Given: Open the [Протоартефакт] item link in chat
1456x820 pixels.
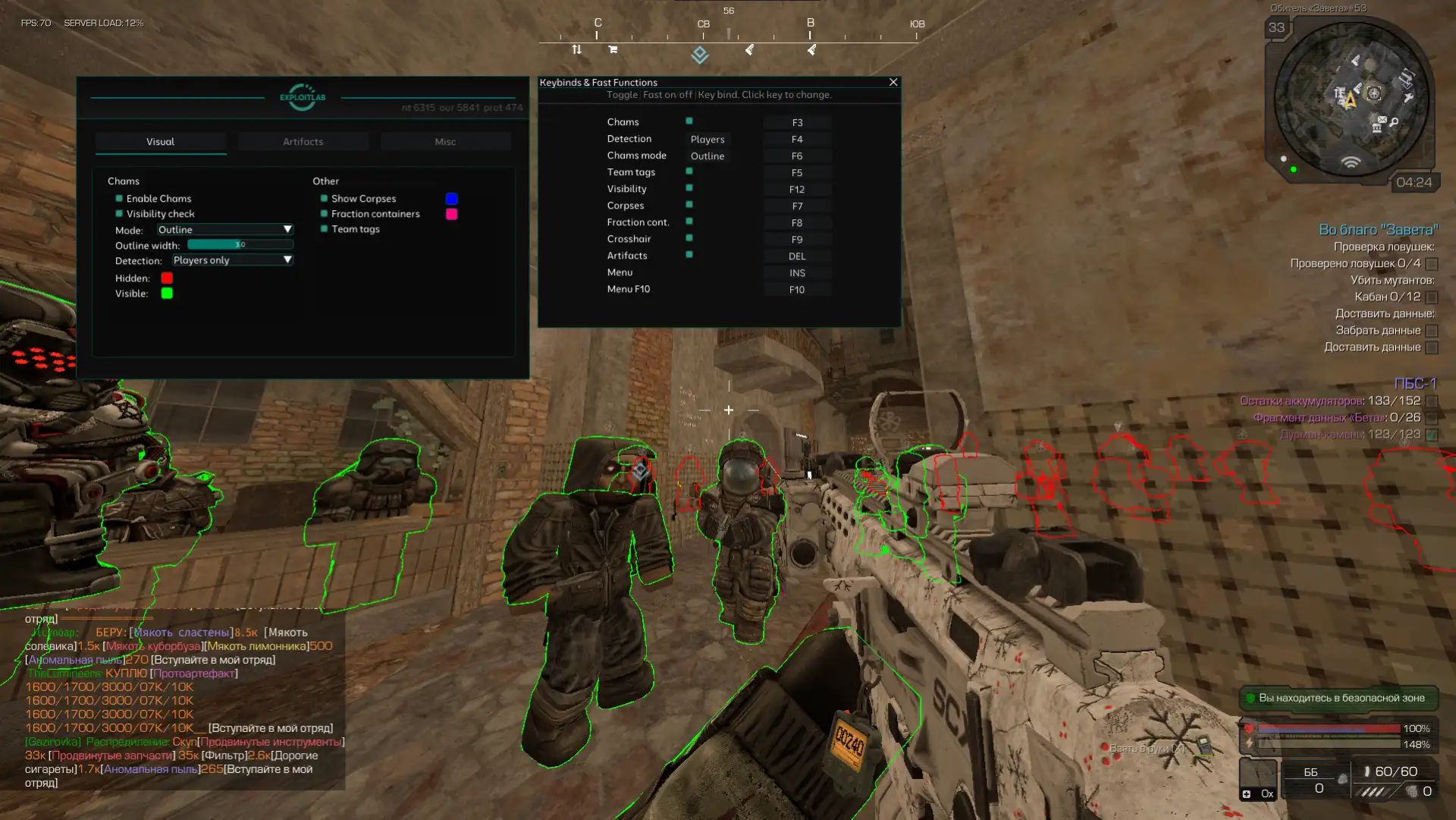Looking at the screenshot, I should (x=194, y=674).
